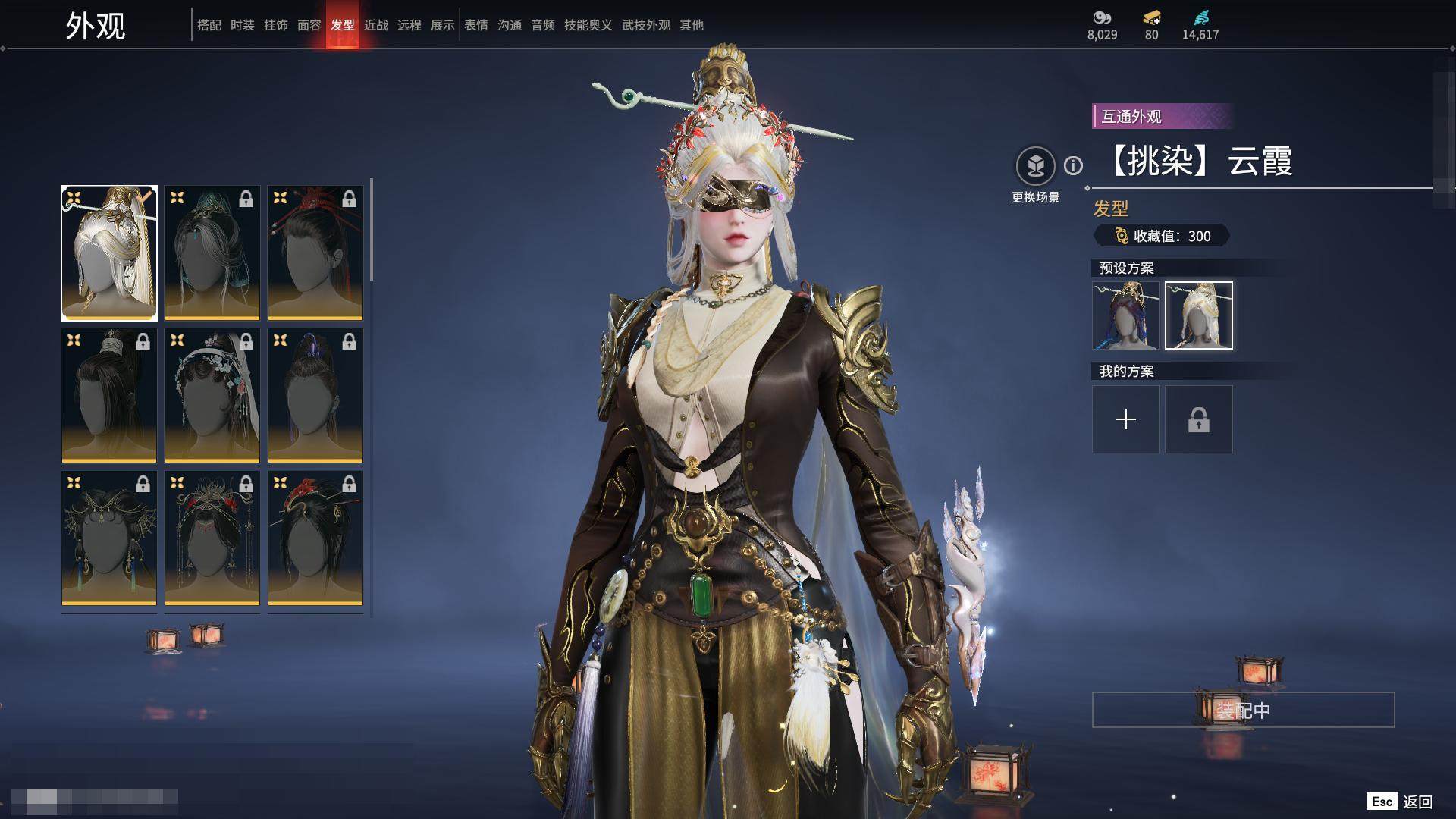Click the 装配中 equip button
1456x819 pixels.
1243,710
